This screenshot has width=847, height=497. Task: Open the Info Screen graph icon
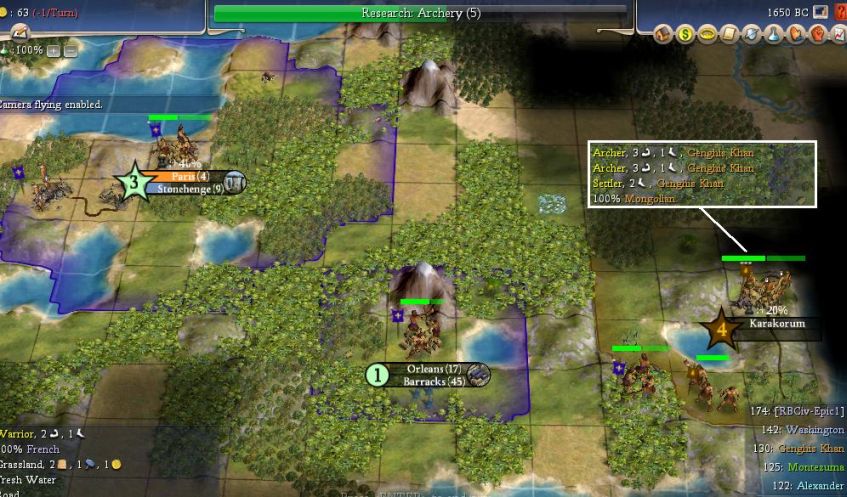[838, 35]
